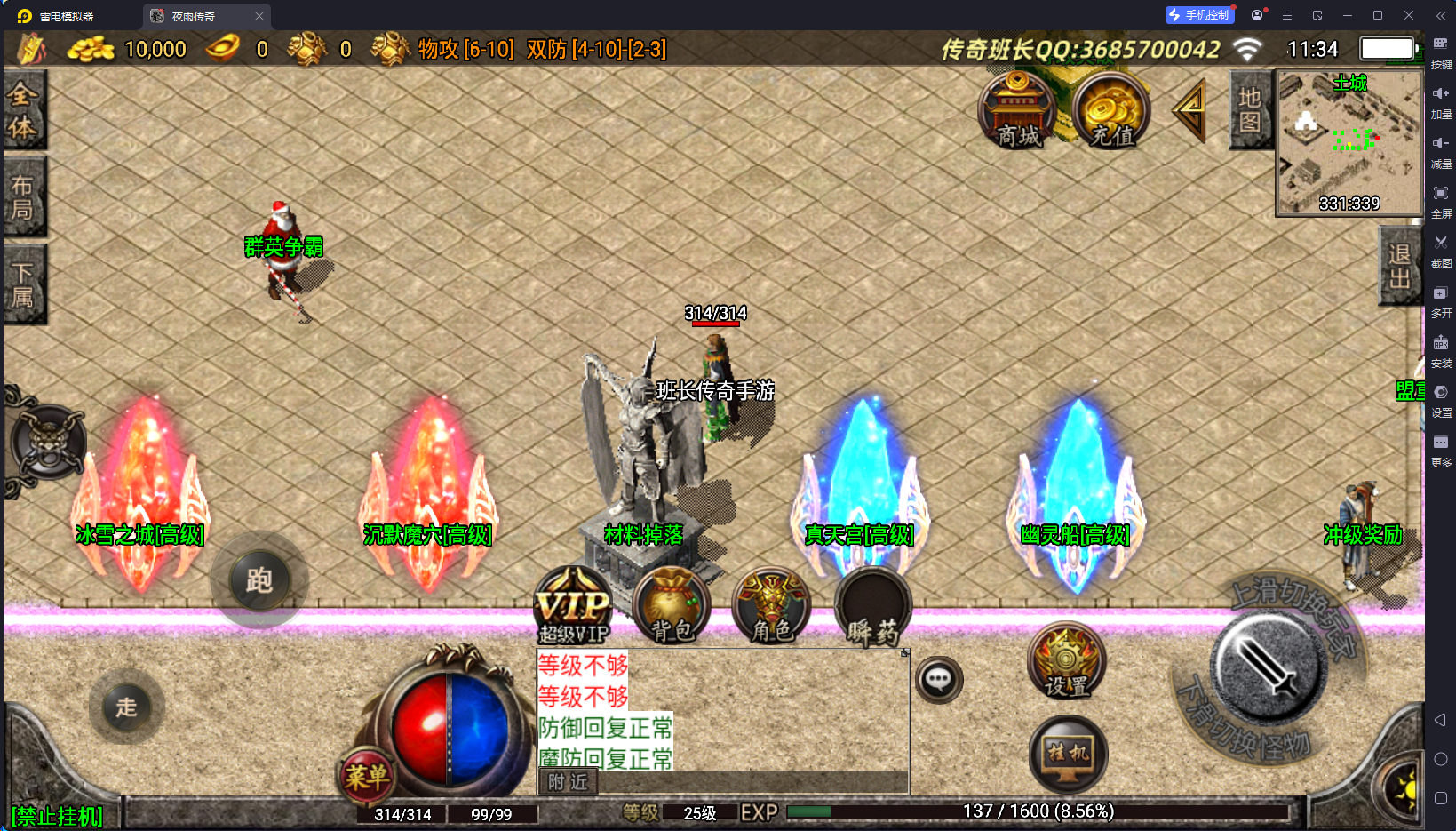The image size is (1456, 831).
Task: Open the chat bubble icon
Action: 939,681
